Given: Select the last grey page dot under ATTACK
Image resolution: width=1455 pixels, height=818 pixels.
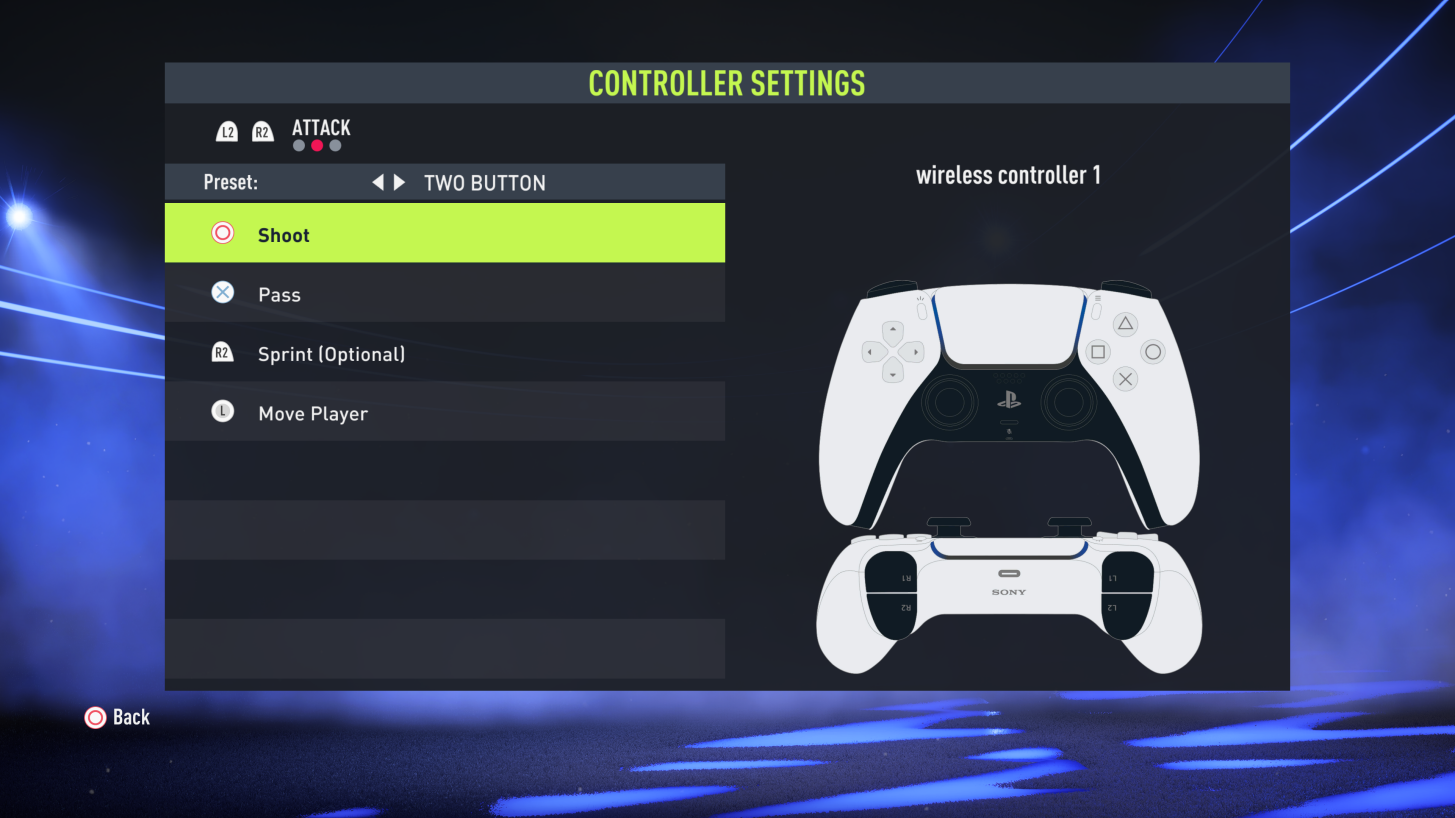Looking at the screenshot, I should click(x=335, y=145).
